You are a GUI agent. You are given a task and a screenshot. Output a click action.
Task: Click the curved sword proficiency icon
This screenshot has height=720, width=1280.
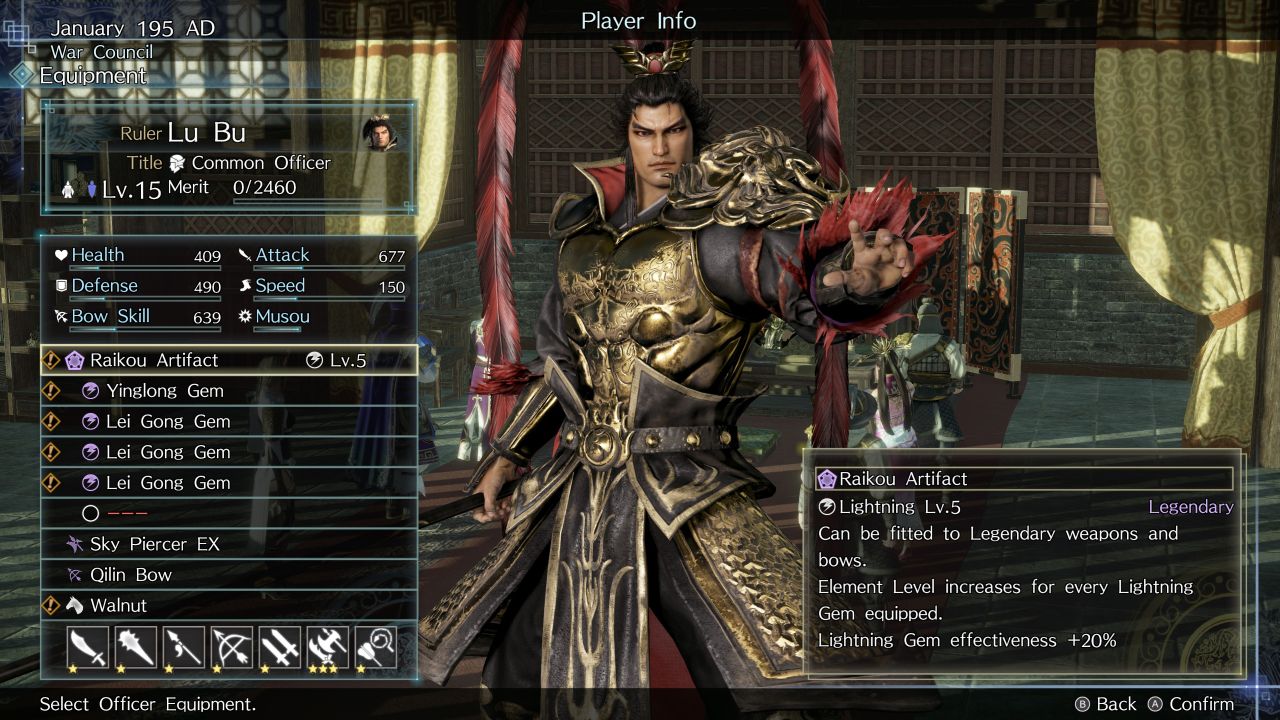click(x=88, y=647)
